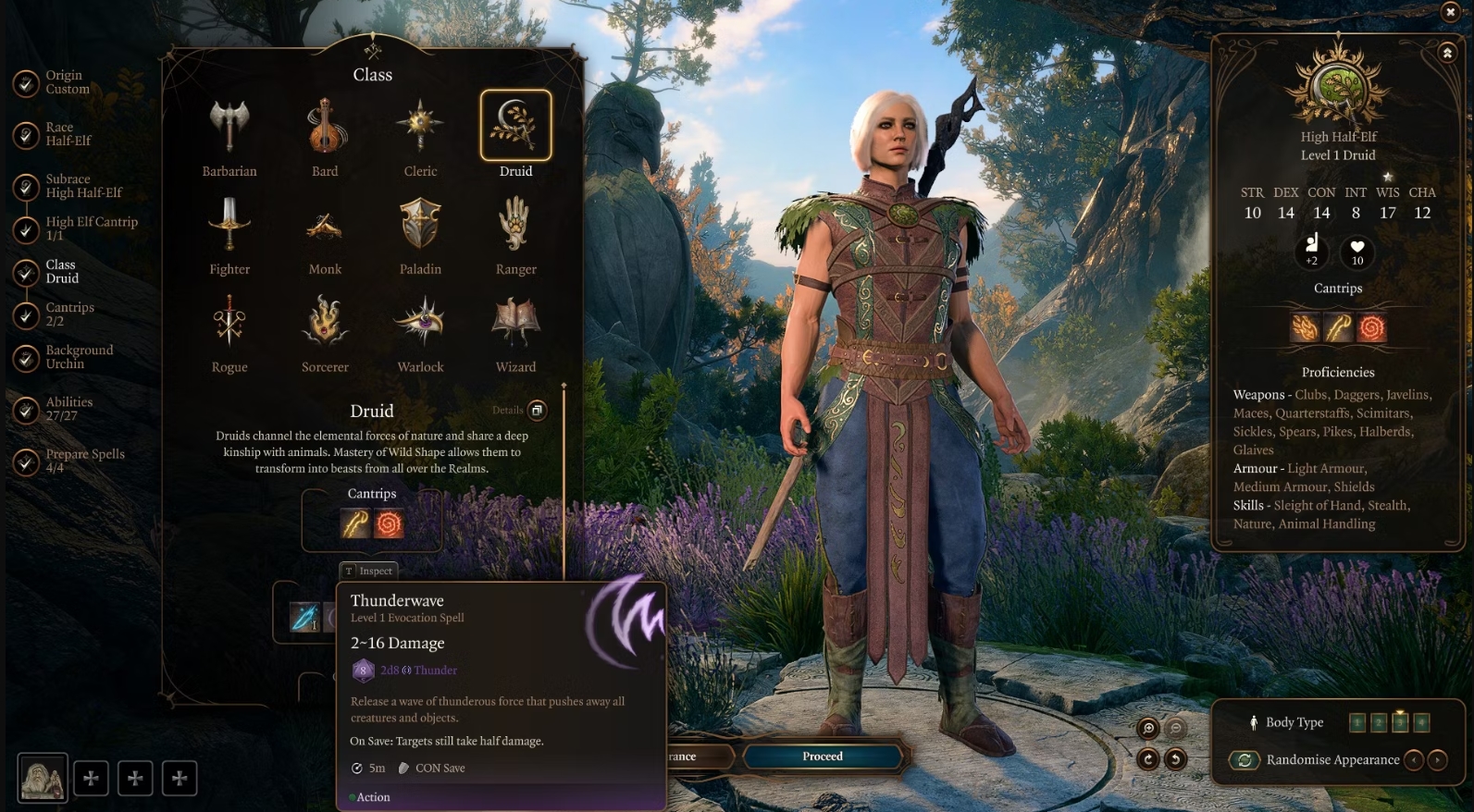
Task: Pick the Cleric class
Action: pos(420,126)
